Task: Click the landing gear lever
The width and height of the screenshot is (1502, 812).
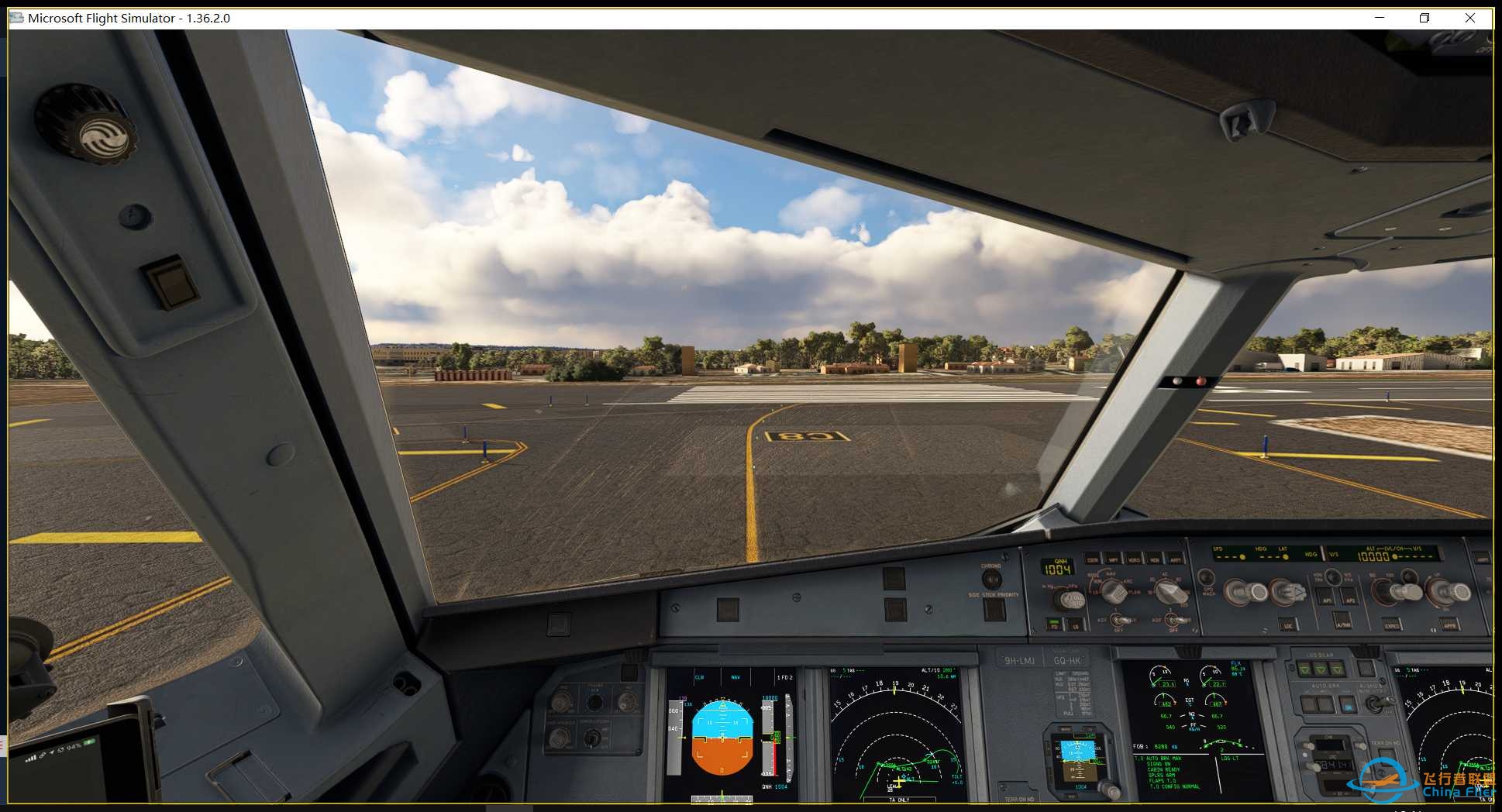Action: 1365,668
